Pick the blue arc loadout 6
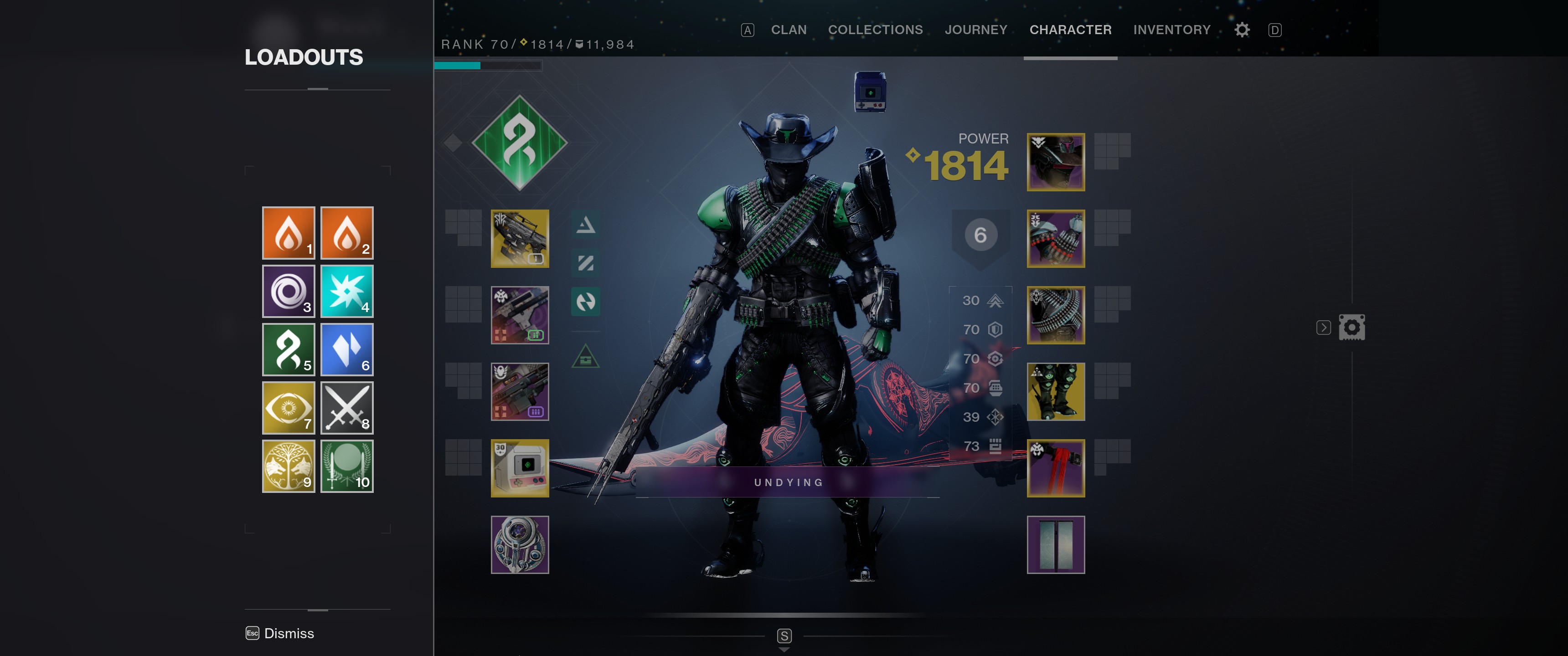The width and height of the screenshot is (1568, 656). (346, 349)
